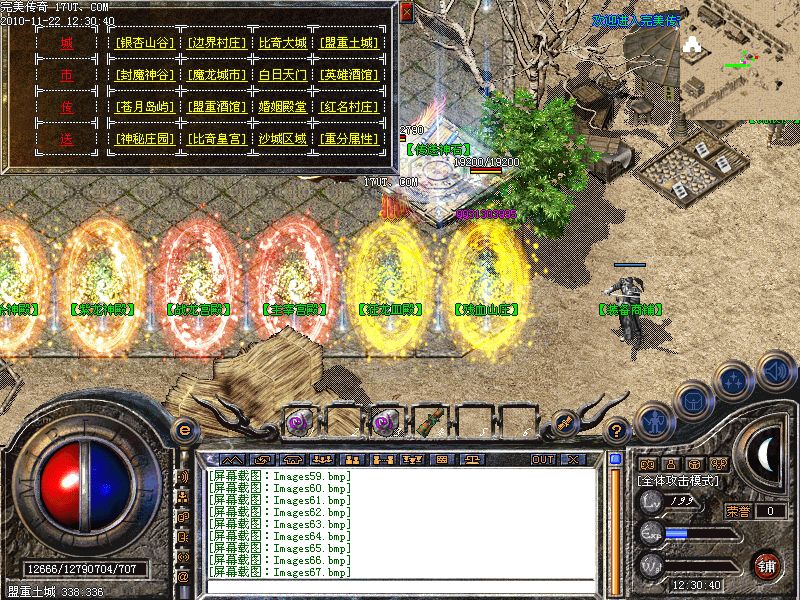
Task: Choose the 边界村庄 destination
Action: pos(216,43)
